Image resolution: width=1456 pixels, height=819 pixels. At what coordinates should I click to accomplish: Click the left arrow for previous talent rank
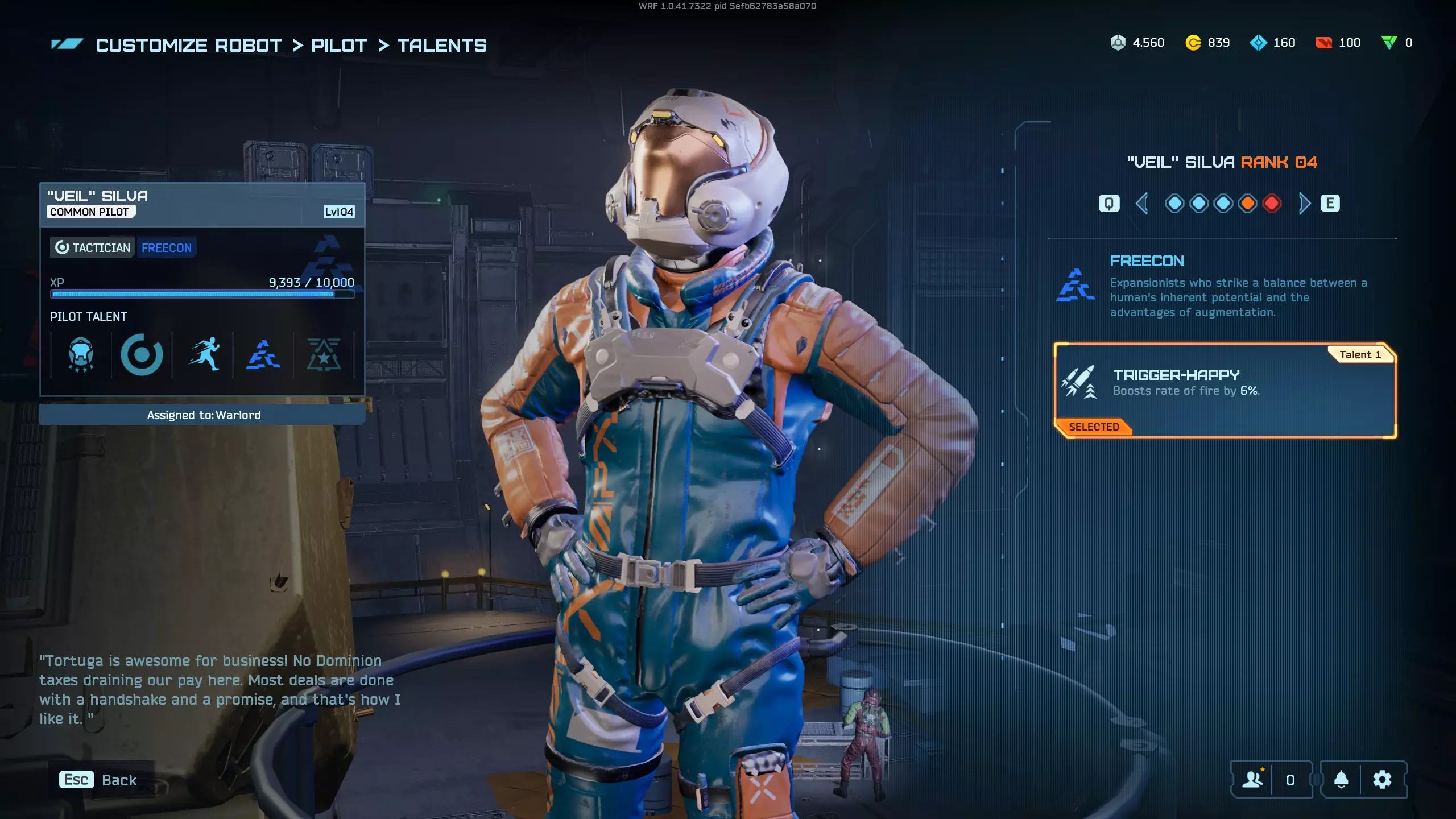pos(1141,204)
